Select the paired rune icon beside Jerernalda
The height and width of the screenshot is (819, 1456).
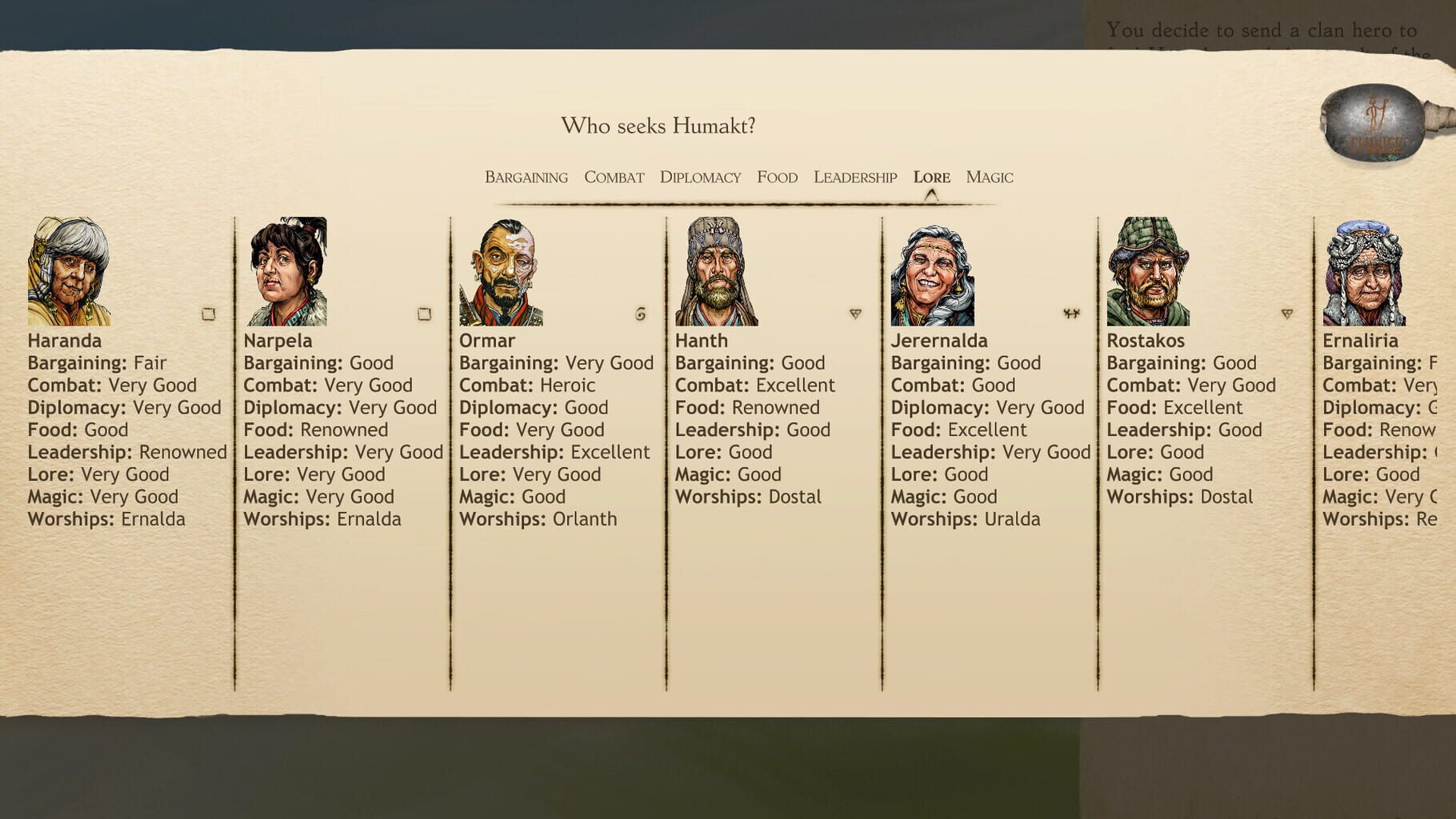point(1072,314)
